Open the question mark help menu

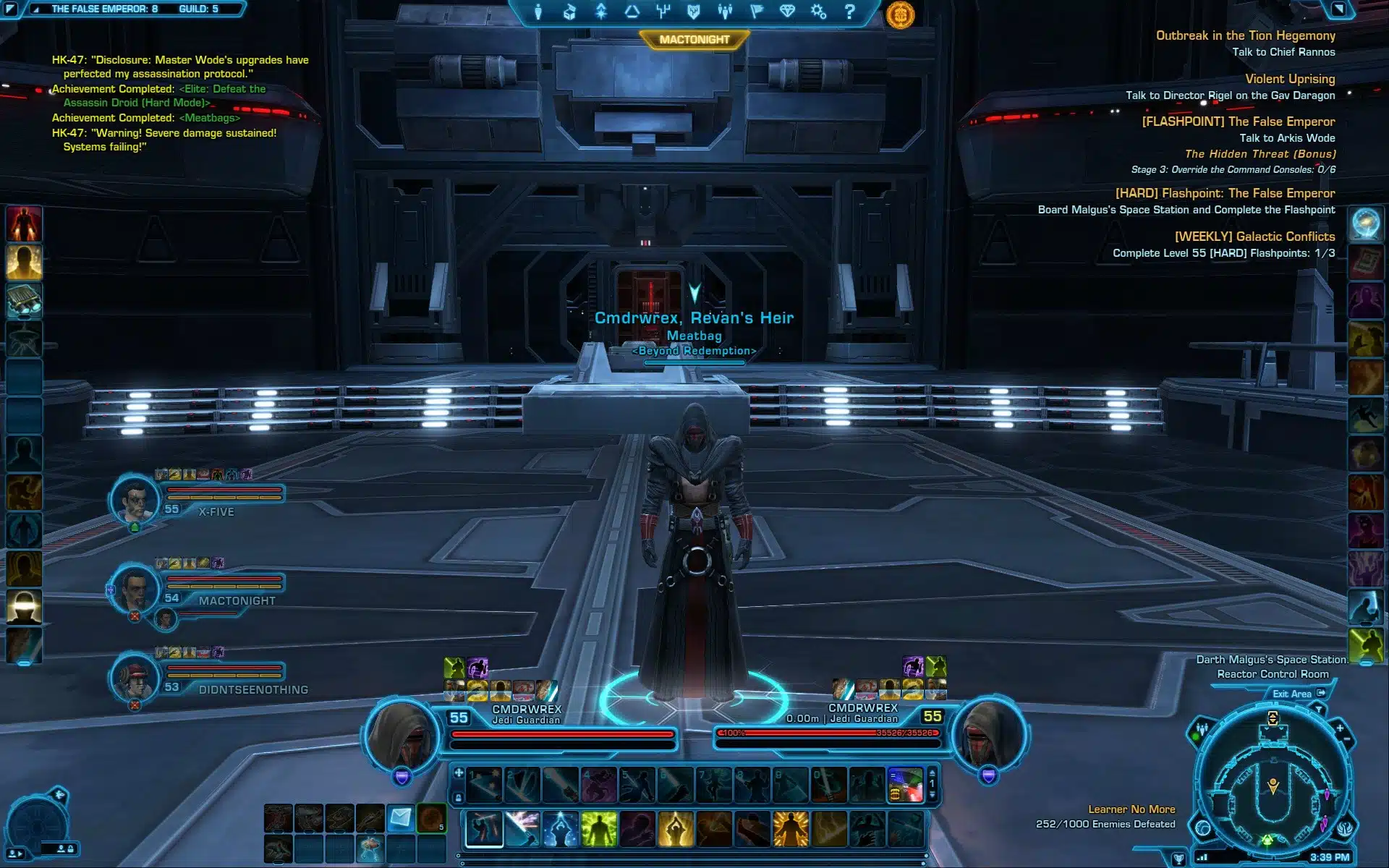pos(850,12)
